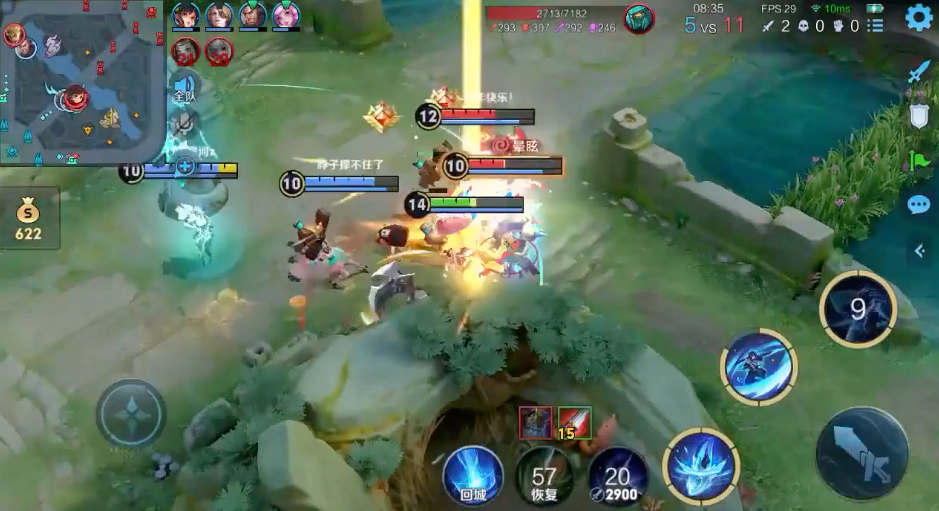Screen dimensions: 939x511
Task: Toggle the muted microphone button
Action: tap(184, 123)
